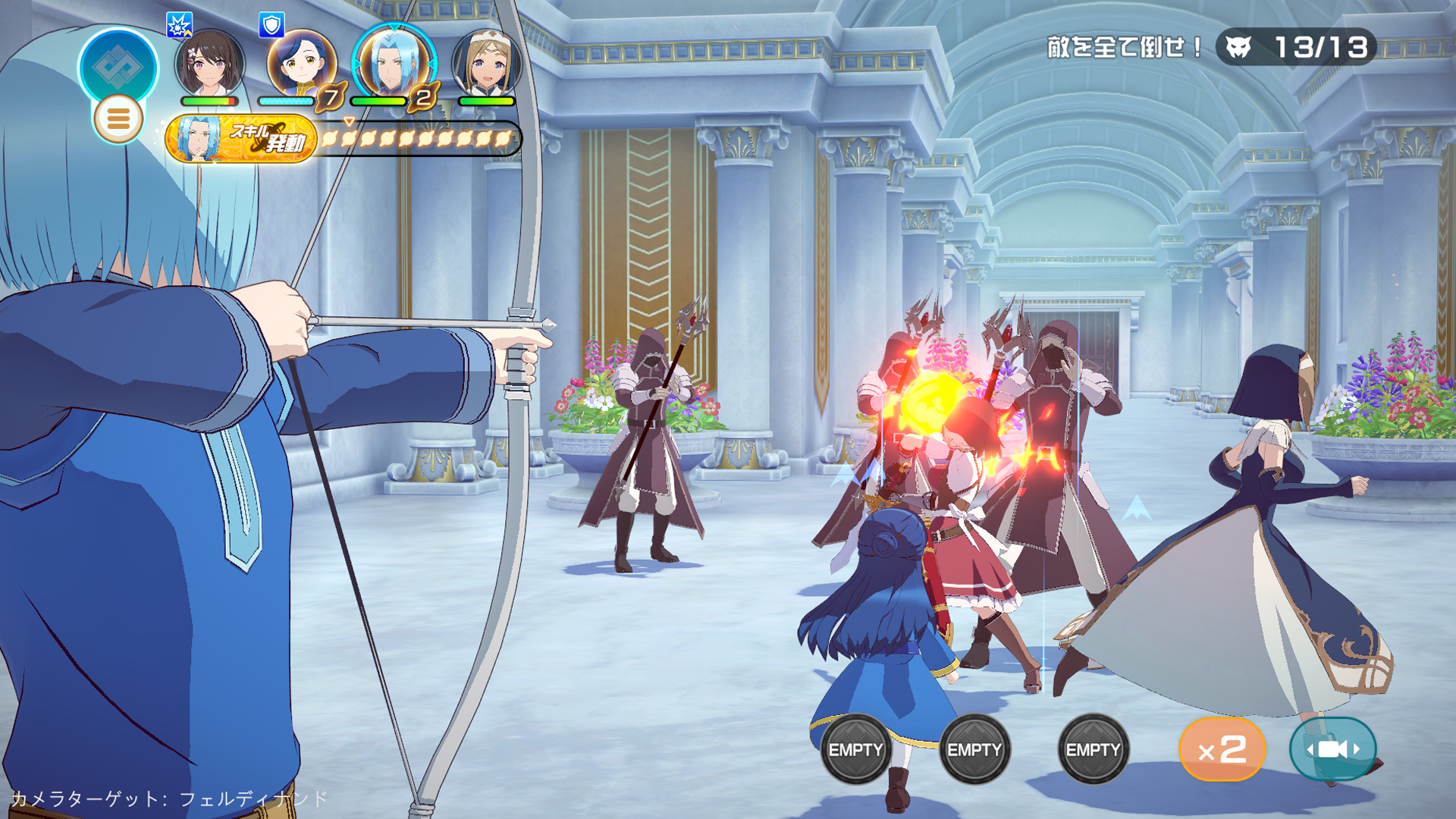Open the hamburger menu button

[x=118, y=119]
